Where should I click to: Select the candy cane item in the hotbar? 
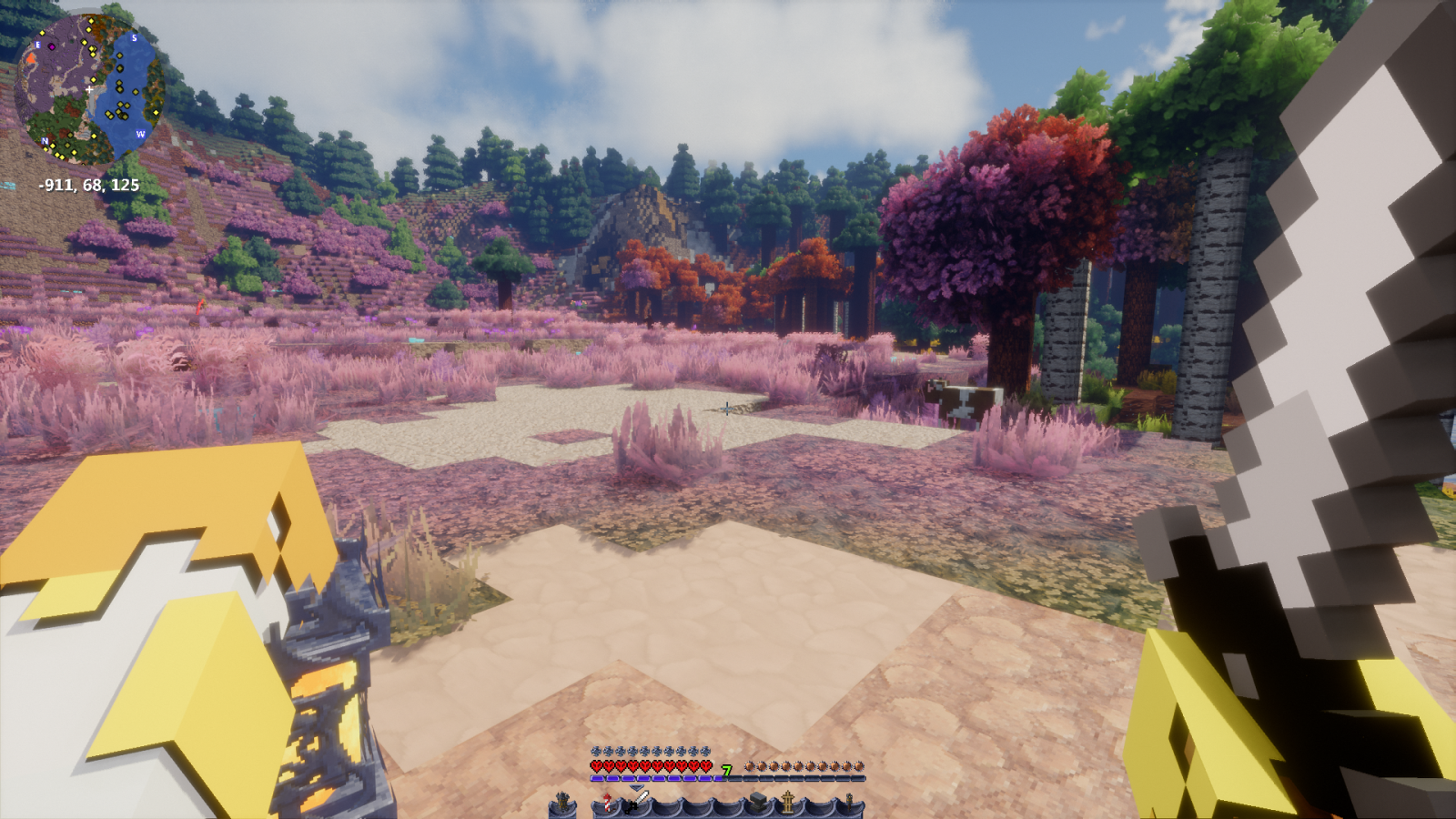click(x=607, y=803)
